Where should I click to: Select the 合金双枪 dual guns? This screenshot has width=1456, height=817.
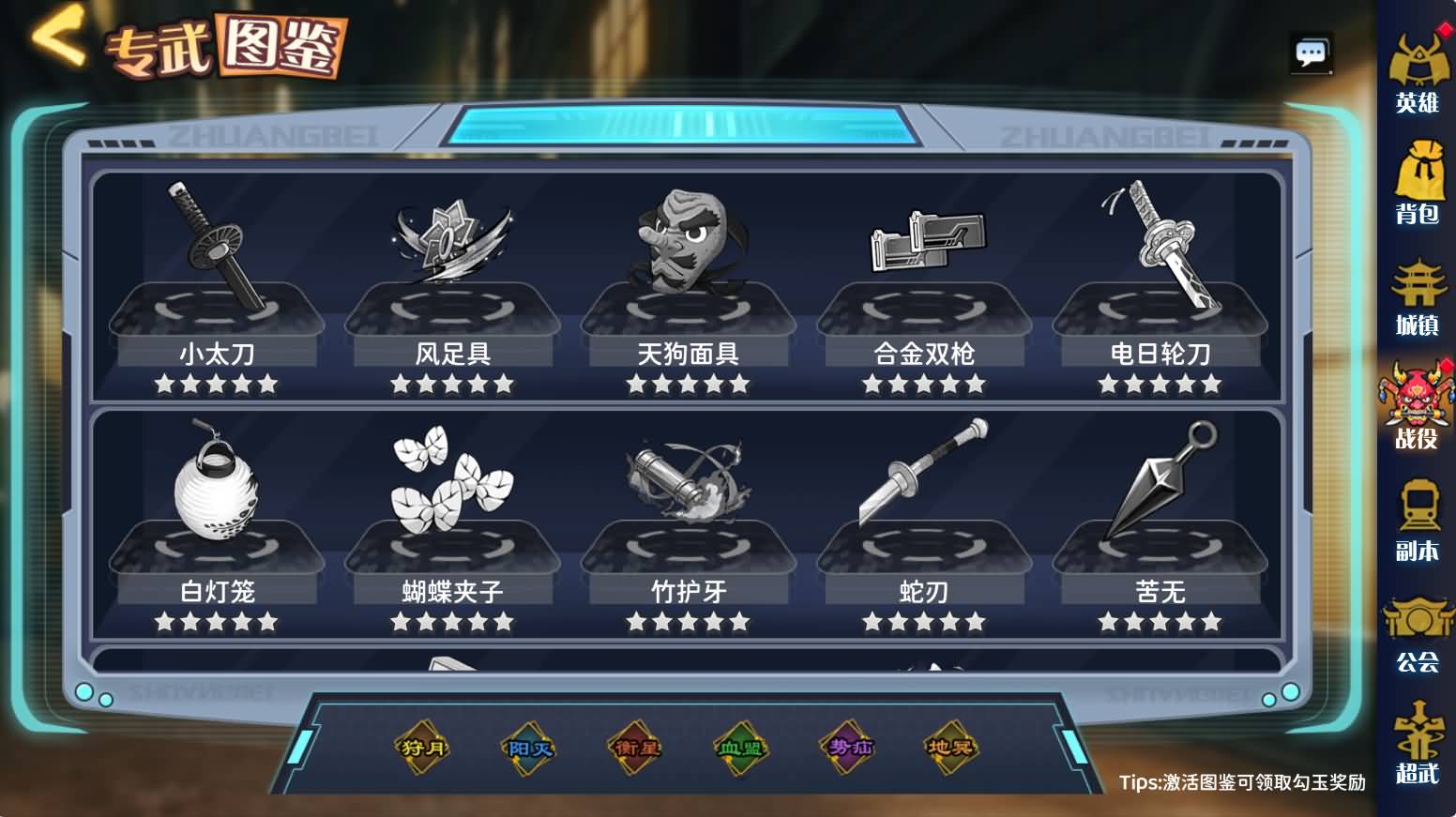pyautogui.click(x=924, y=281)
